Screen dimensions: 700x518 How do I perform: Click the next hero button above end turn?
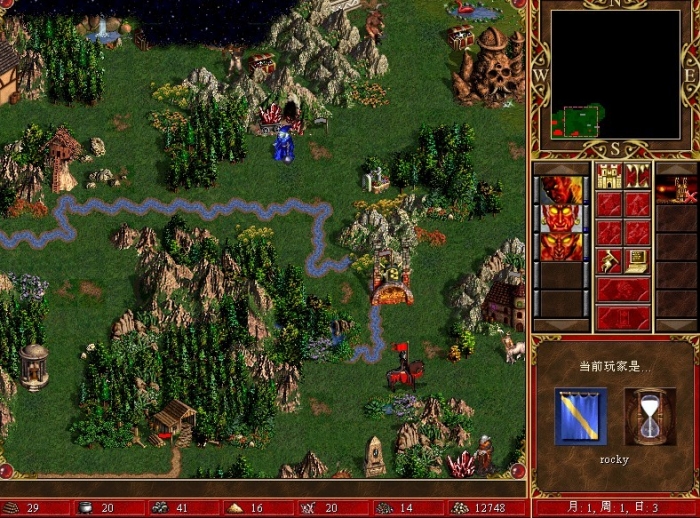tap(623, 290)
